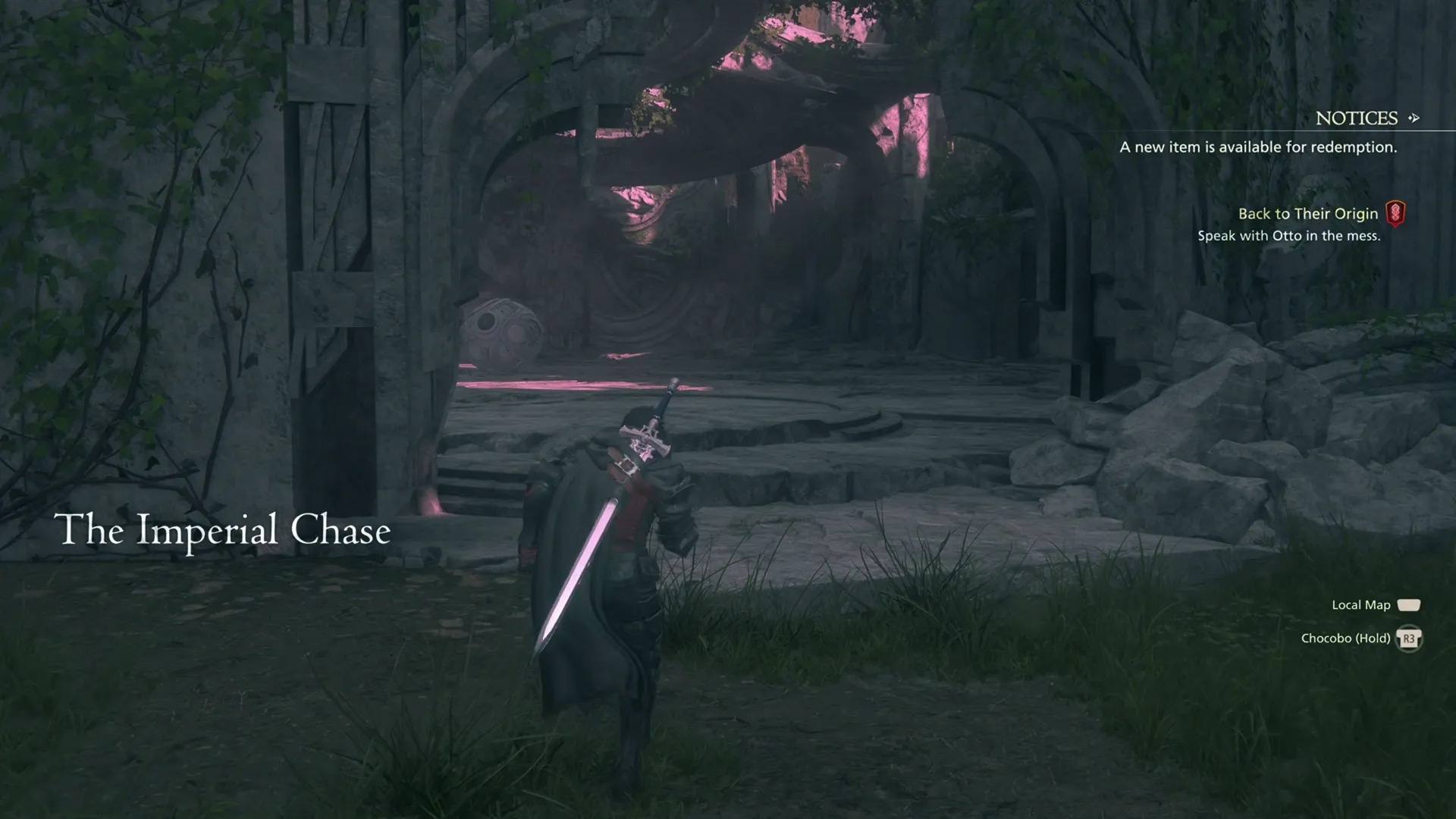Select the arrow glyph next to NOTICES

(1413, 118)
